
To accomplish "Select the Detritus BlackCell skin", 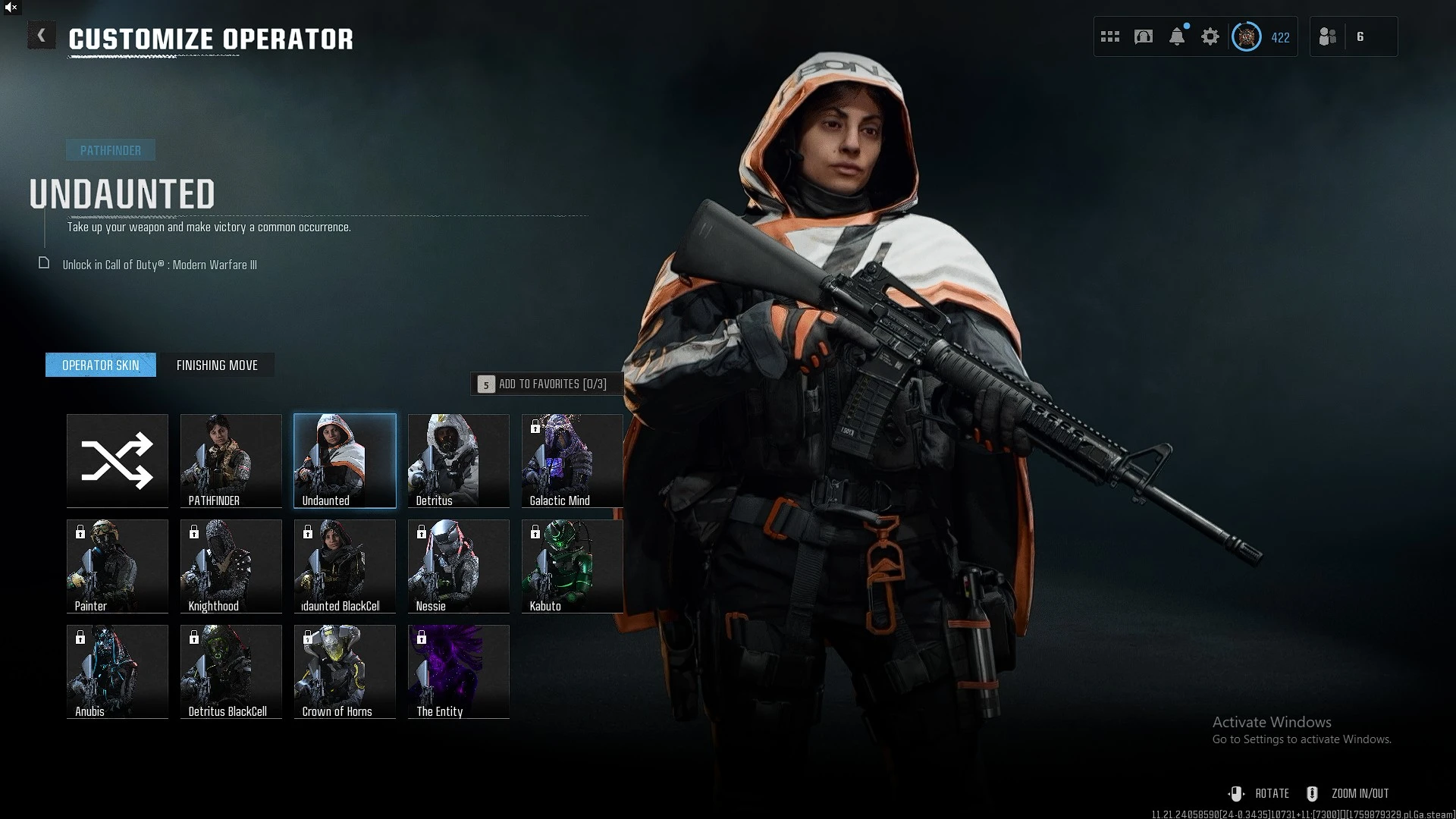I will click(x=231, y=671).
